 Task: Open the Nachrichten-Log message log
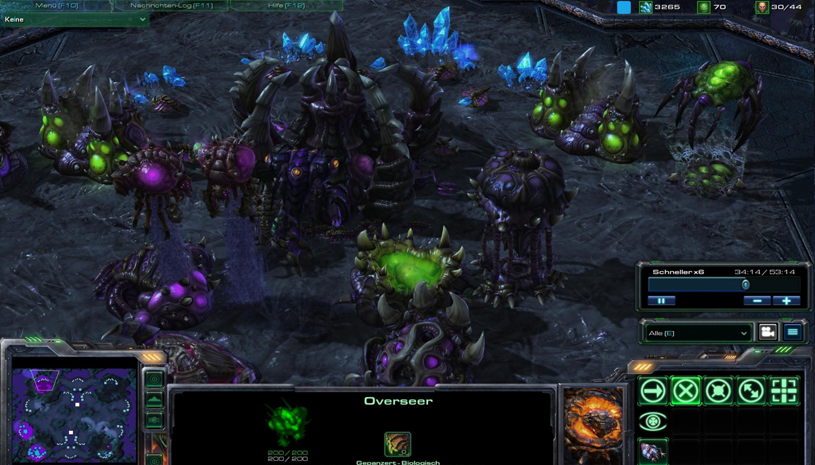point(171,5)
